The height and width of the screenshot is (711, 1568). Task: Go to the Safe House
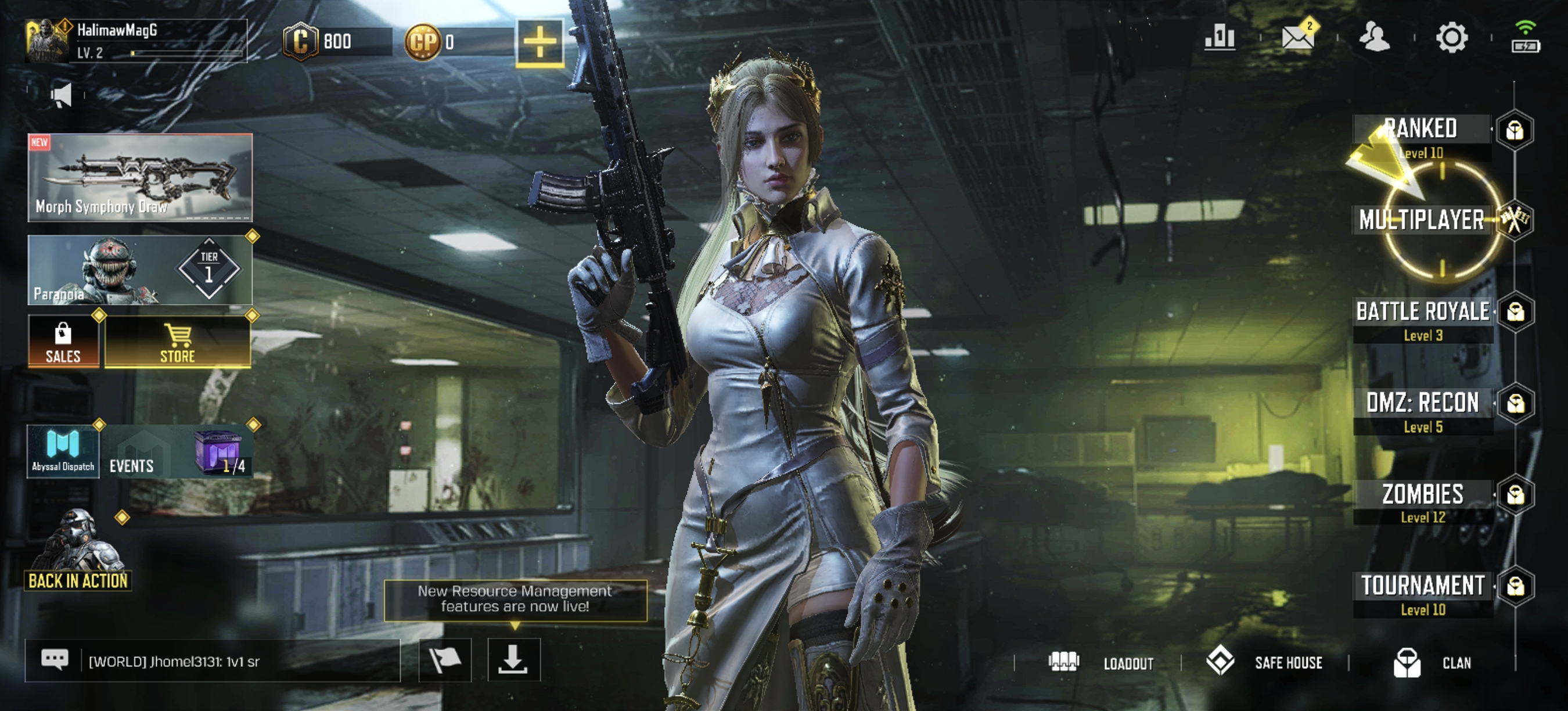click(1265, 662)
